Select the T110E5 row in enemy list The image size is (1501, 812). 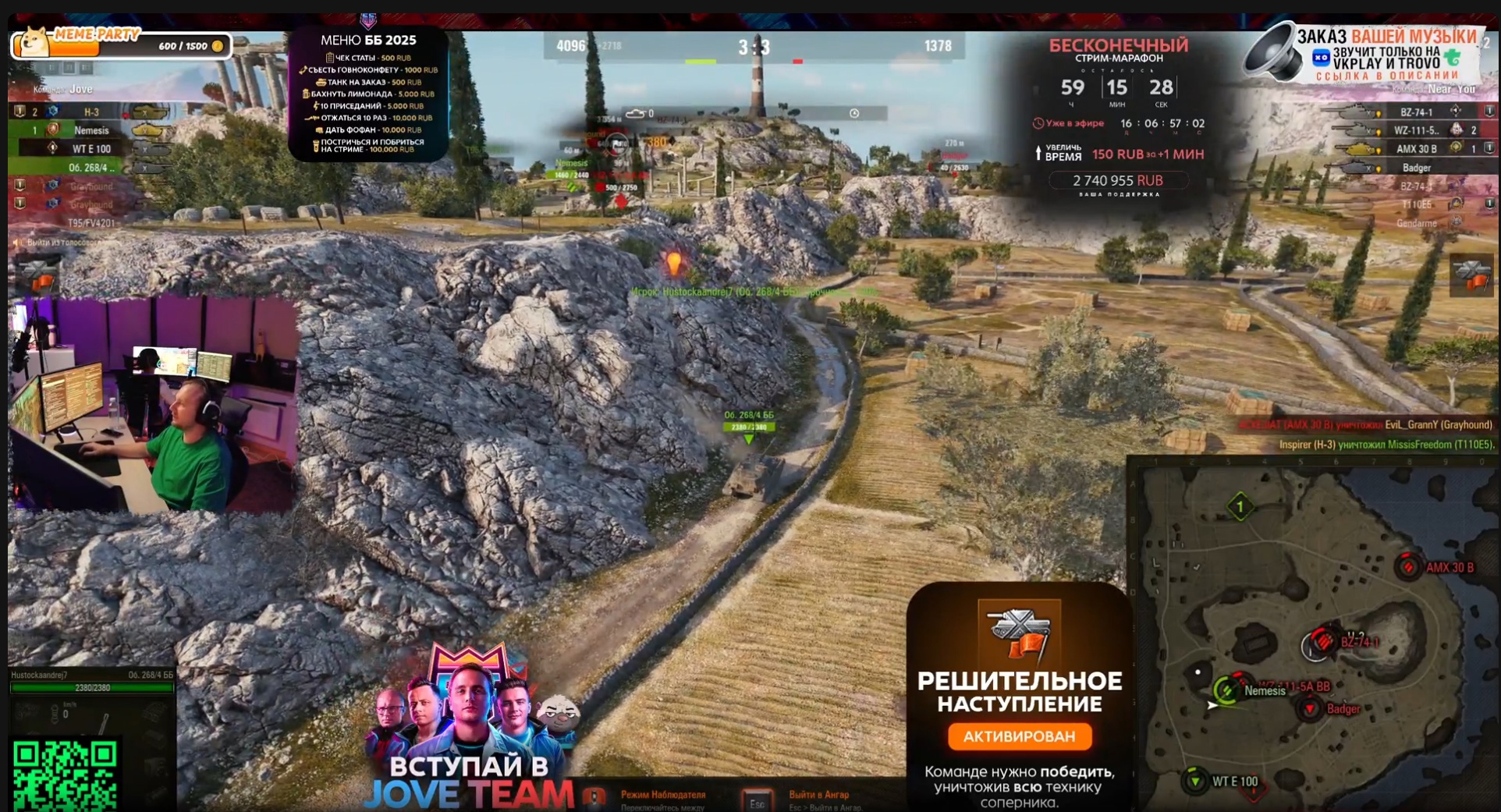pos(1415,204)
